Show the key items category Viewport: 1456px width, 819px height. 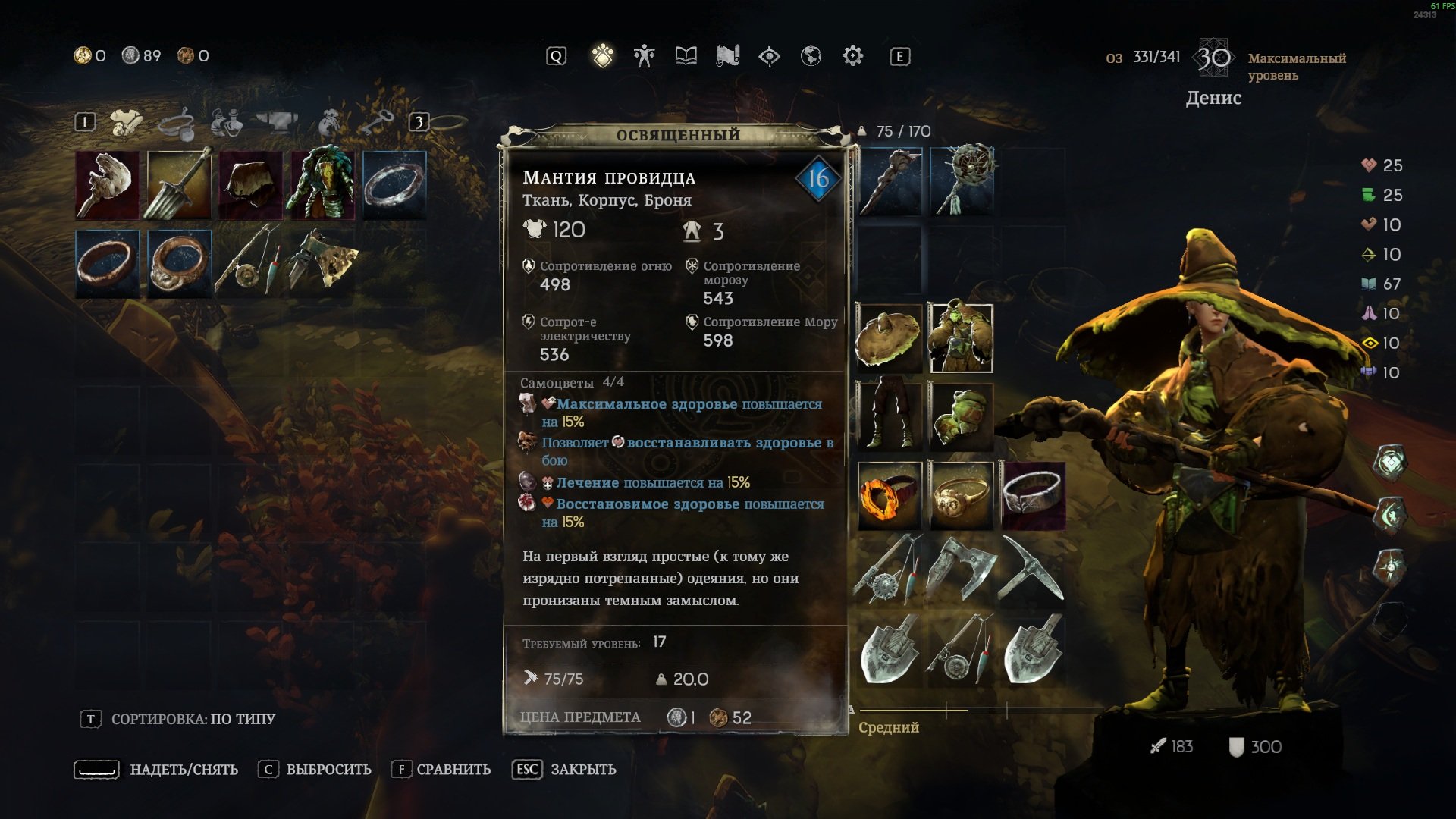[x=376, y=122]
